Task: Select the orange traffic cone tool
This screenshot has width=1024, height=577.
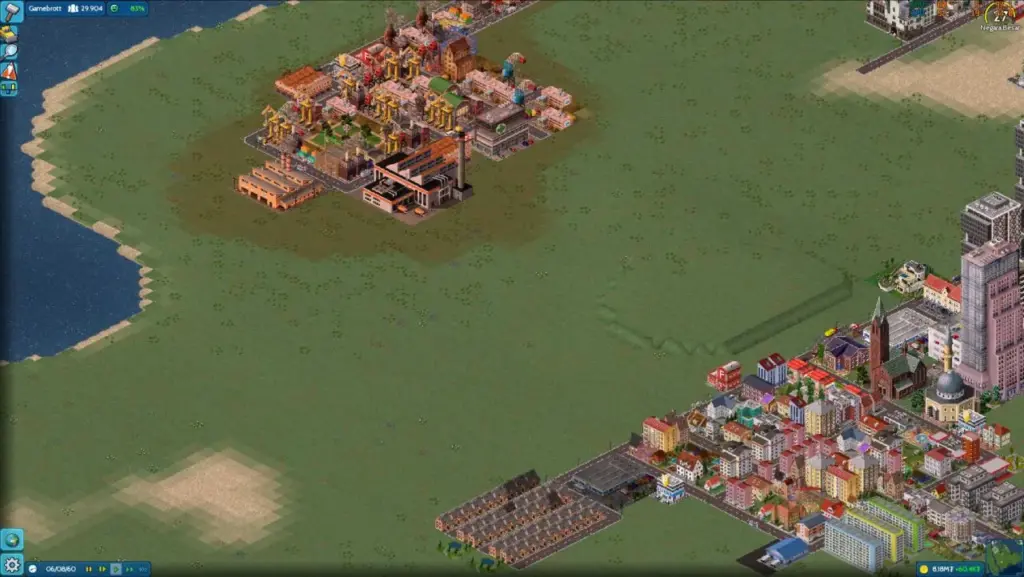Action: point(8,71)
